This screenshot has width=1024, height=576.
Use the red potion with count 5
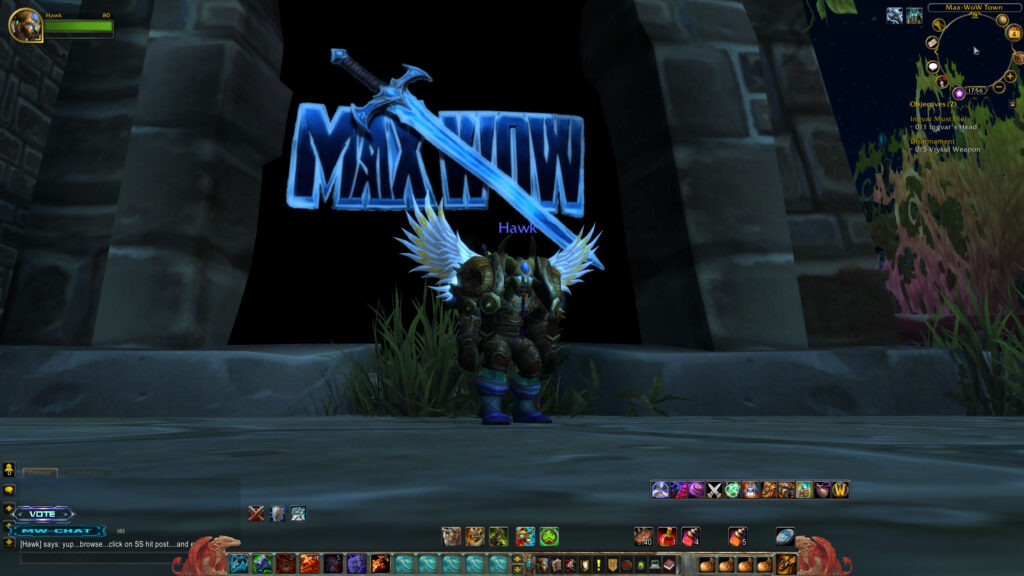(738, 536)
